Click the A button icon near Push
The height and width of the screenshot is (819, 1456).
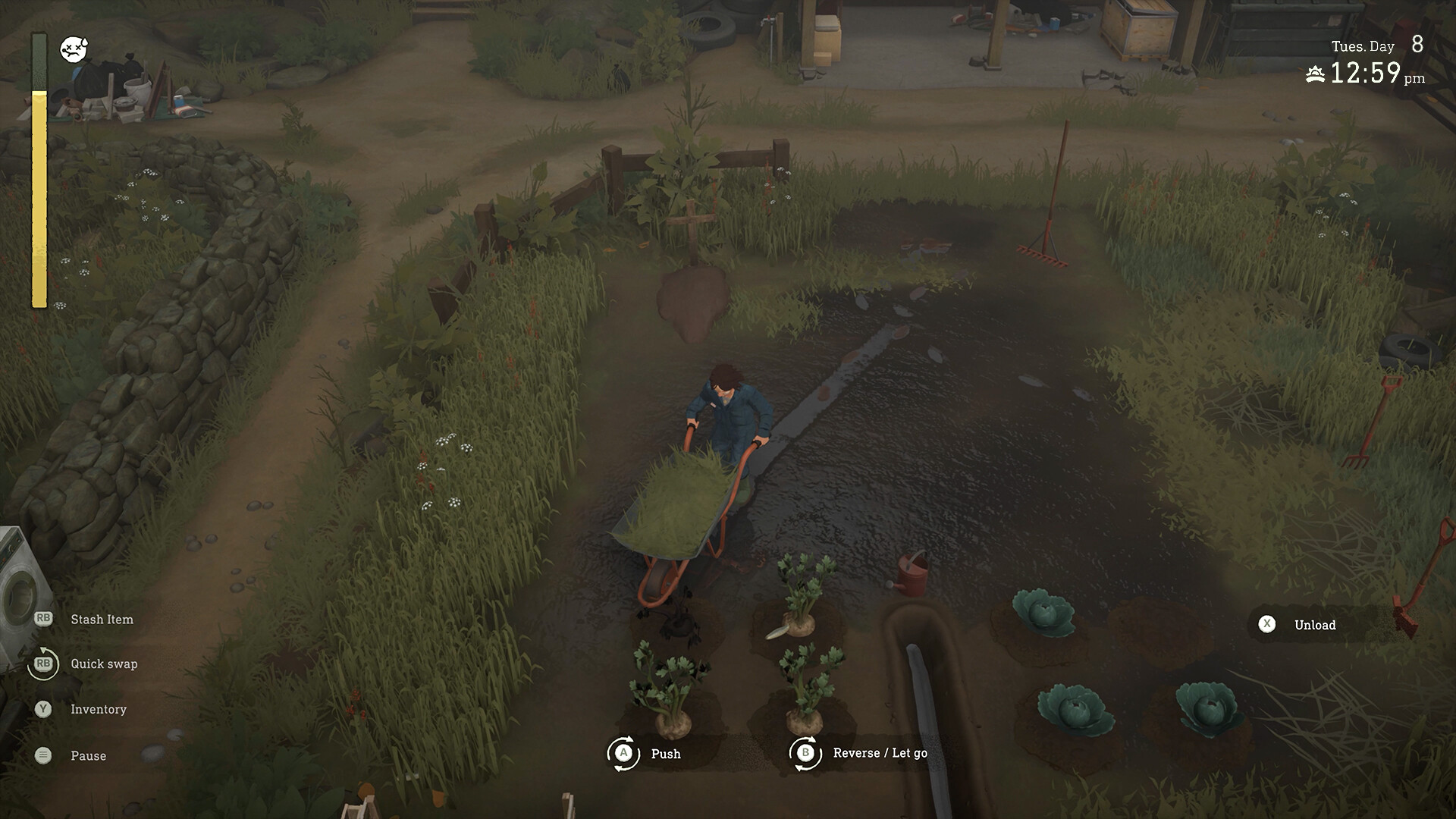[623, 753]
